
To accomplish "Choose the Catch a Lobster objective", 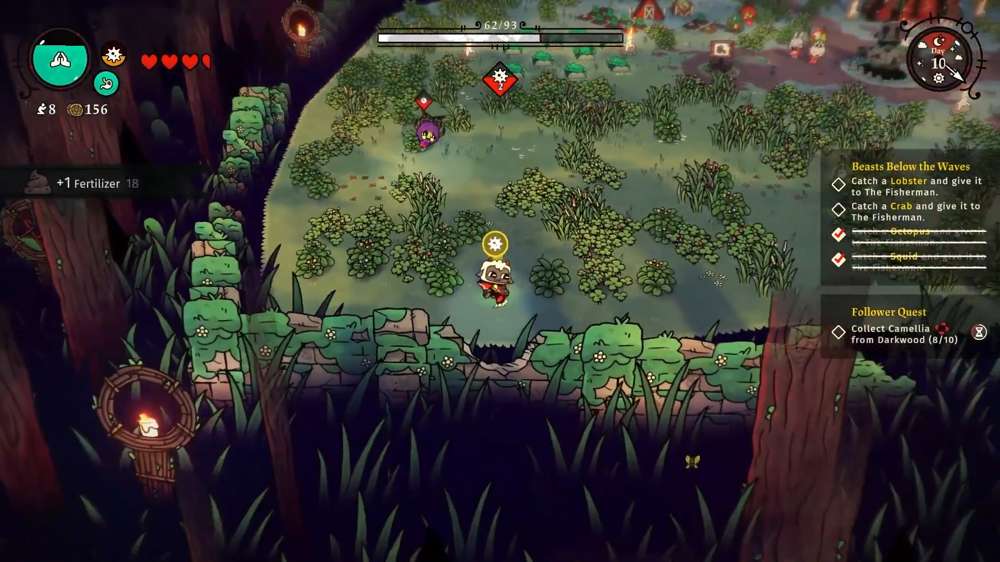I will coord(915,187).
